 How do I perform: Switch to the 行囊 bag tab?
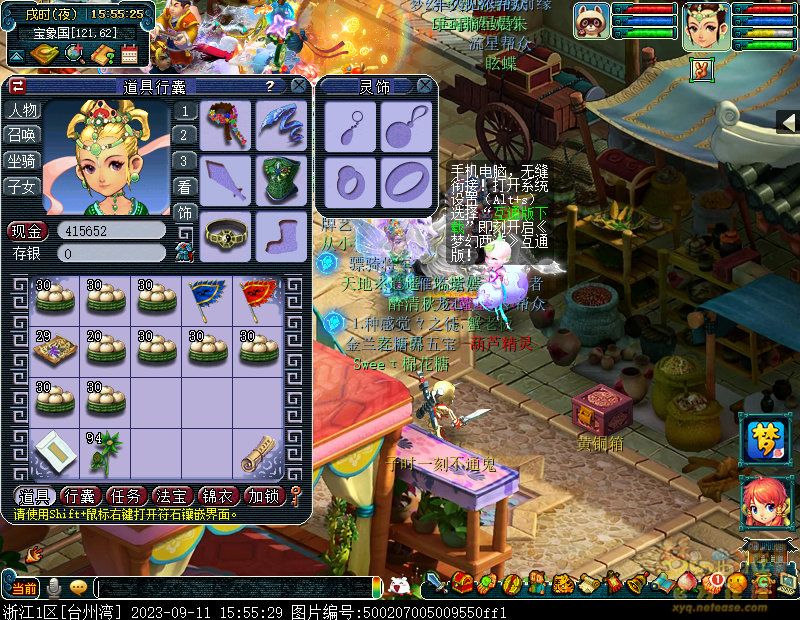click(79, 495)
